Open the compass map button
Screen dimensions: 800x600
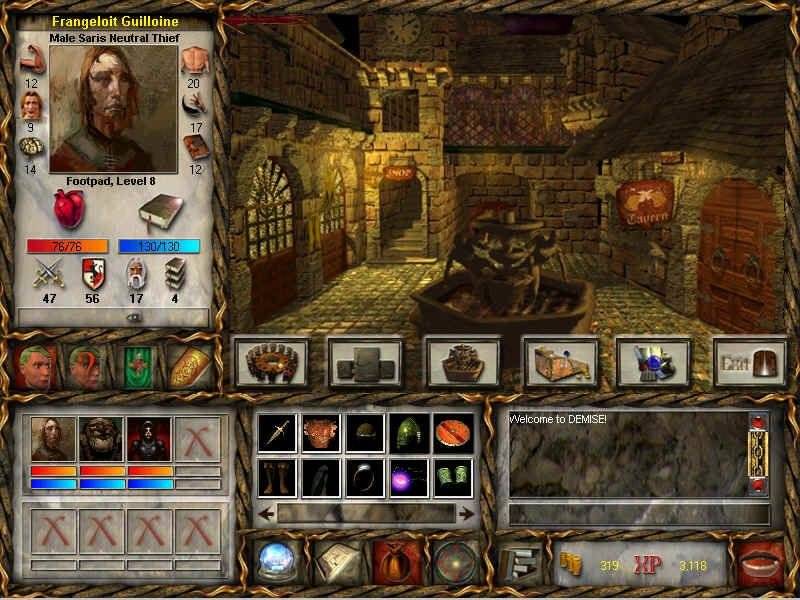[x=453, y=560]
